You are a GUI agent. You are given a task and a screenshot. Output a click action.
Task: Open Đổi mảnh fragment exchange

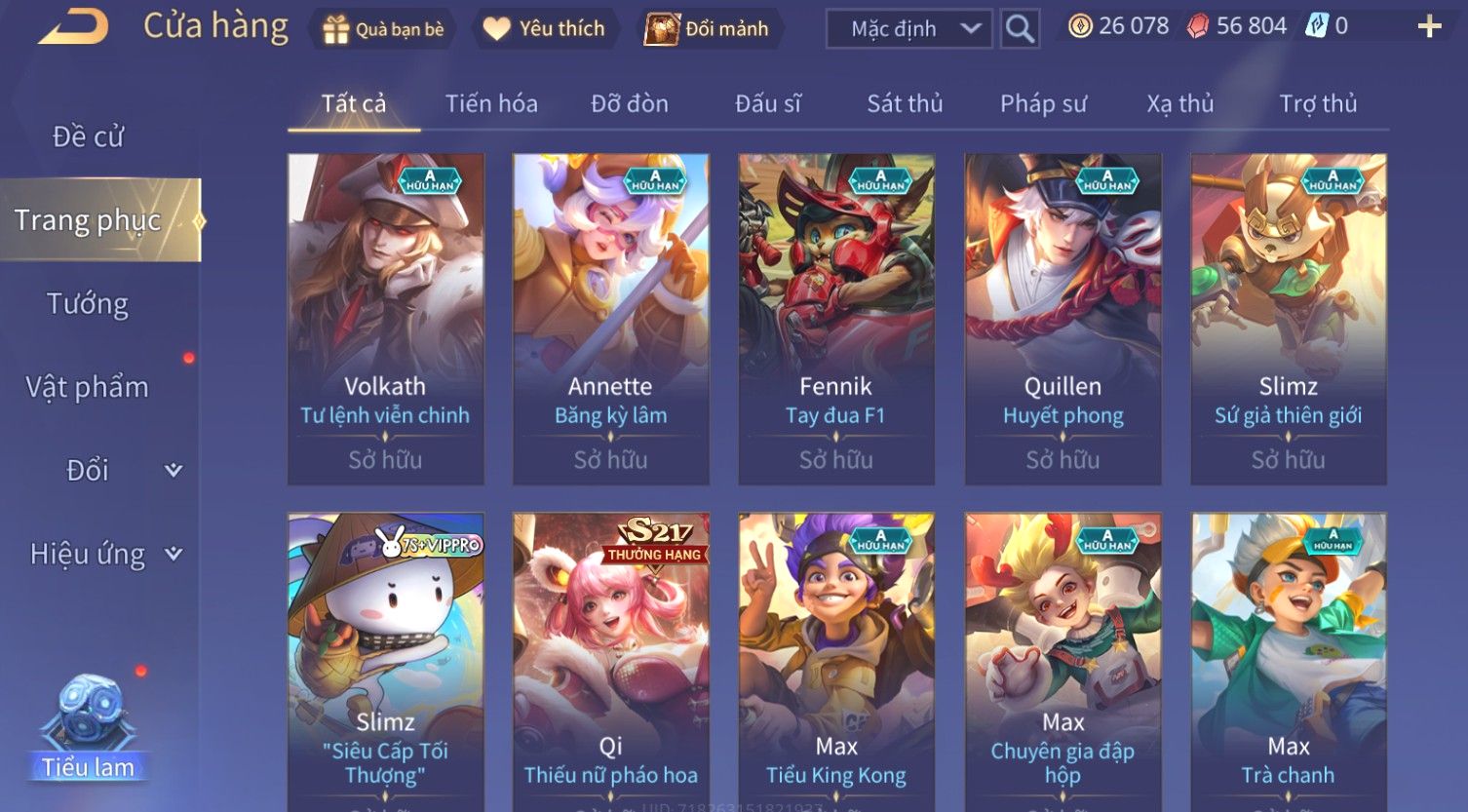708,29
